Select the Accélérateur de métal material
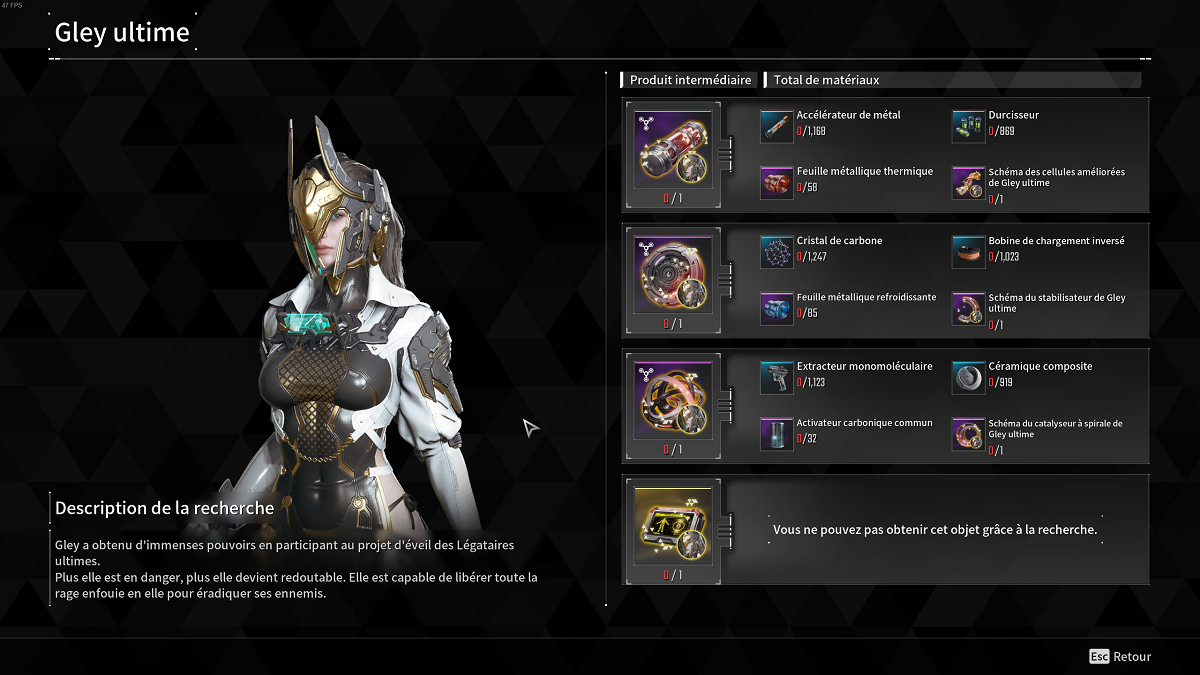 [x=777, y=126]
